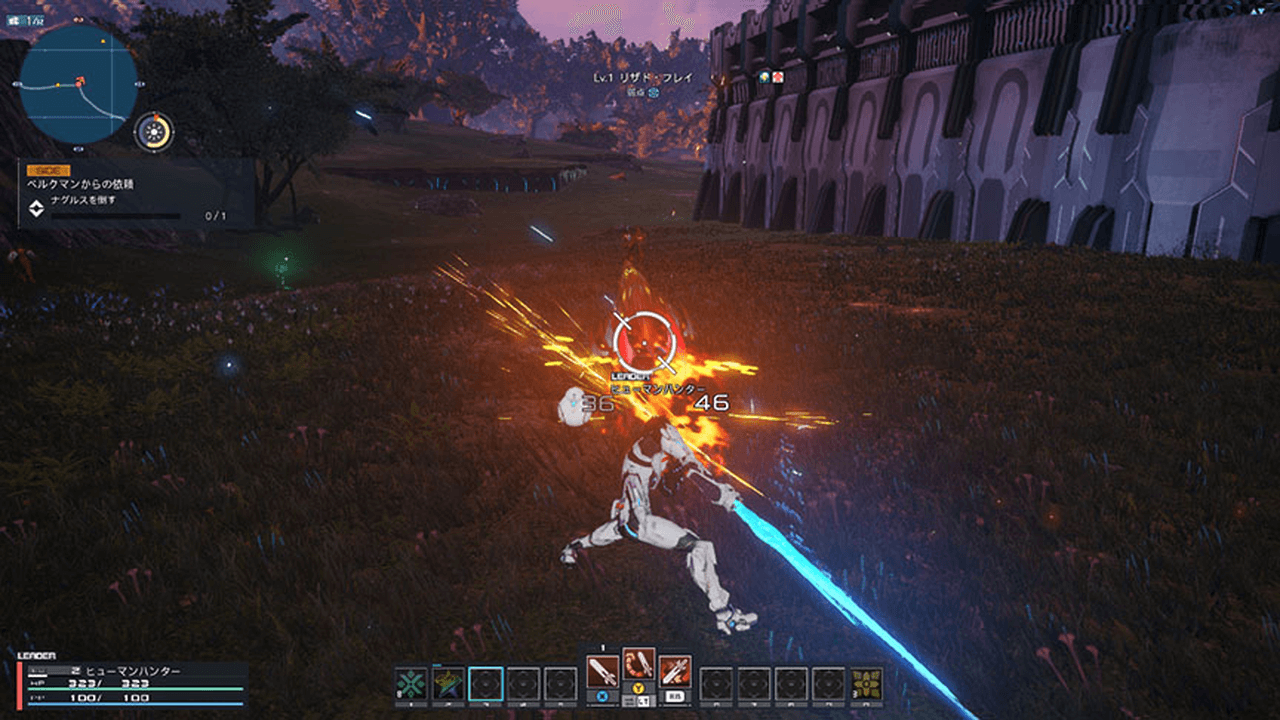Trigger the curved-slash sword photon art

coord(638,664)
